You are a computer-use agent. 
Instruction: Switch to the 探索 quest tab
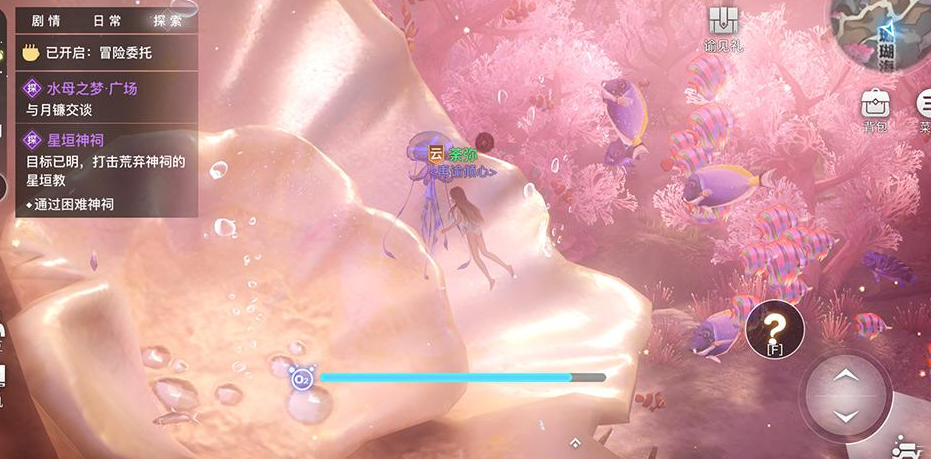pos(168,20)
